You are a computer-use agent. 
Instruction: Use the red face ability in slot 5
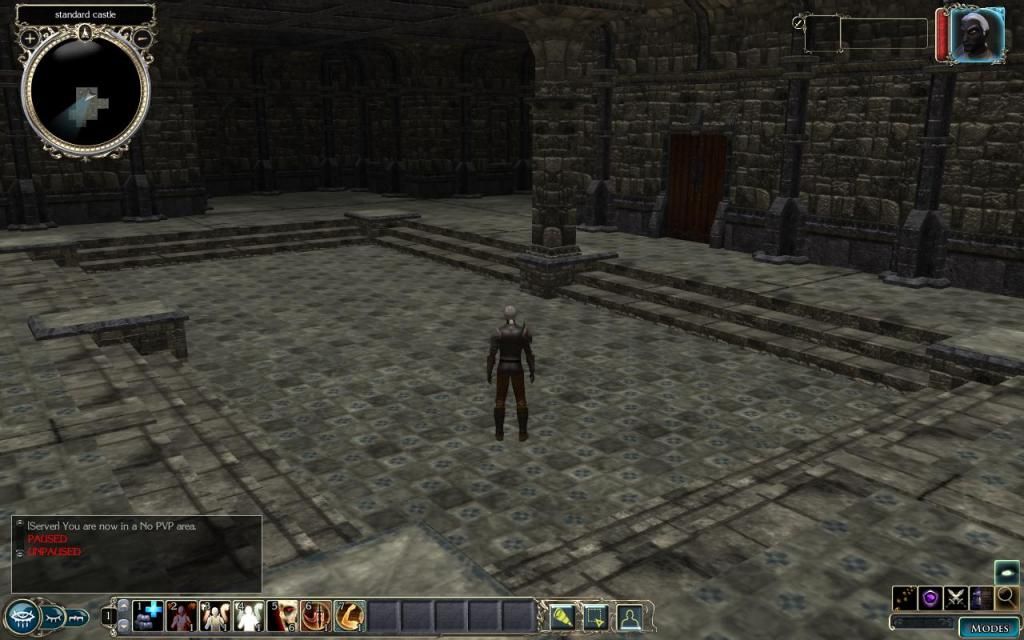[283, 615]
